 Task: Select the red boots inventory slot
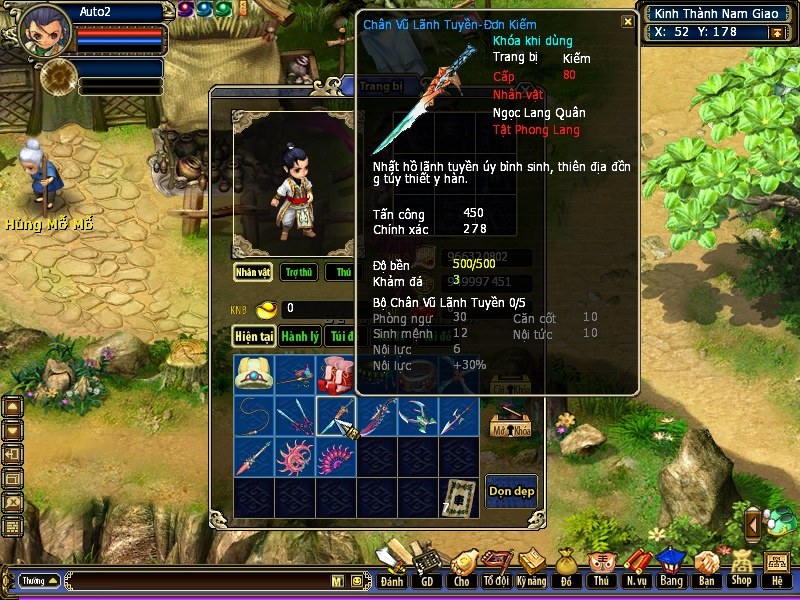[336, 375]
